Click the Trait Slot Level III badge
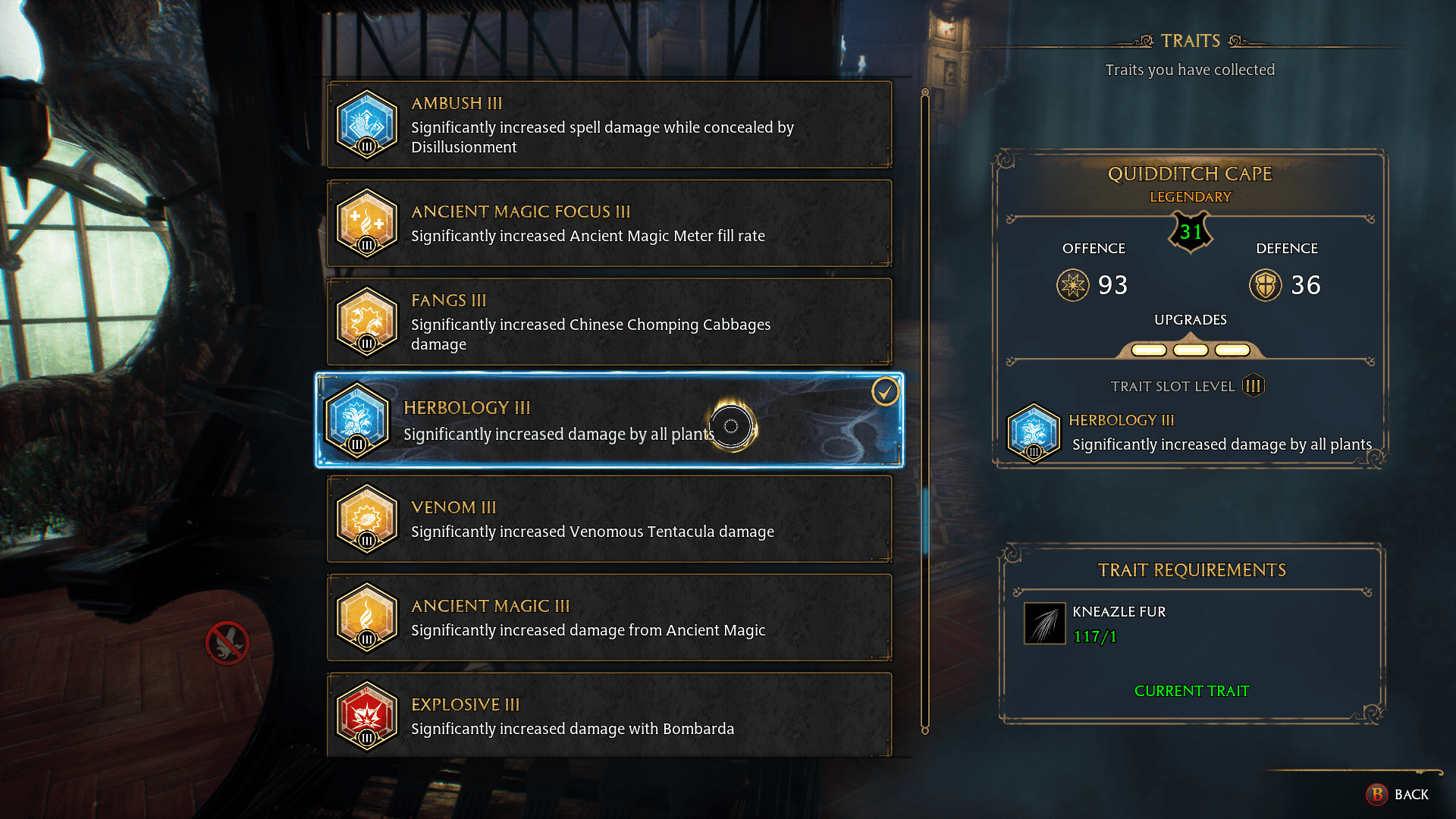The image size is (1456, 819). 1253,385
